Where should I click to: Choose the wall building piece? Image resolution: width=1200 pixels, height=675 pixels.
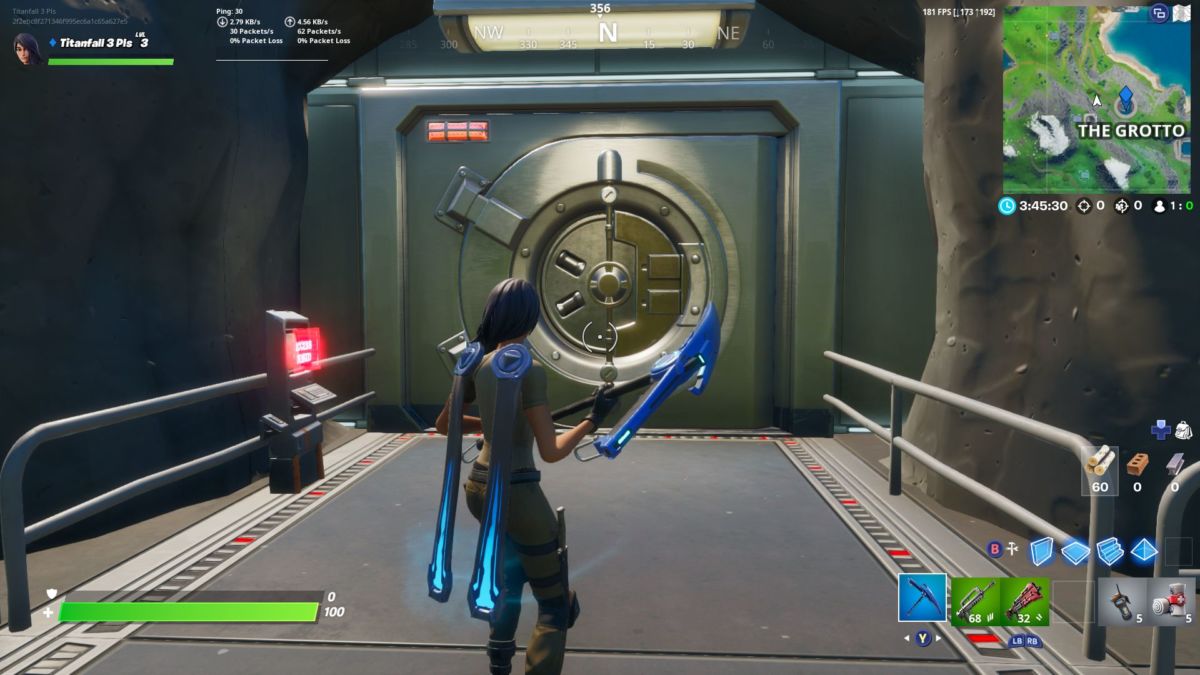pyautogui.click(x=1042, y=550)
